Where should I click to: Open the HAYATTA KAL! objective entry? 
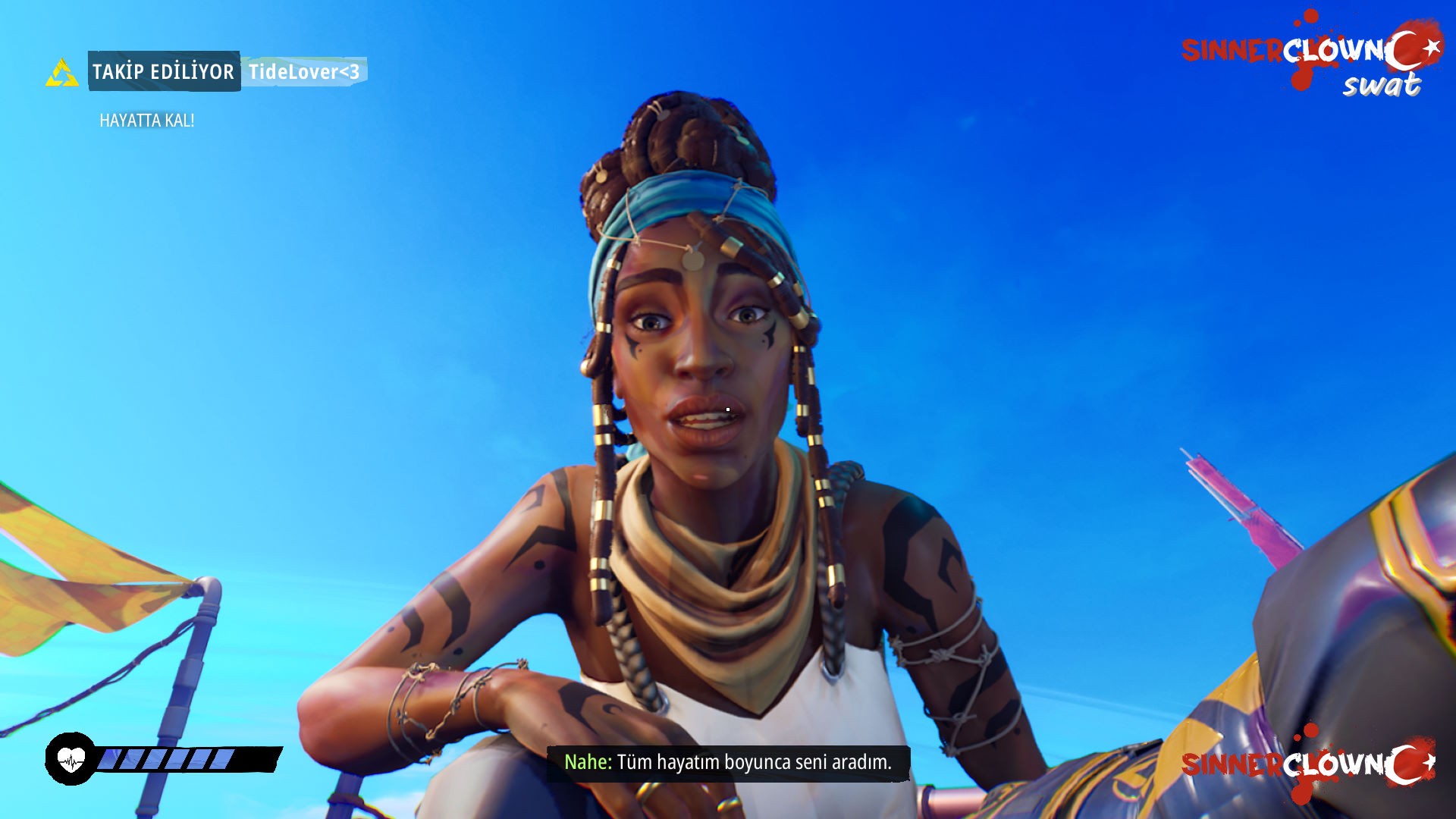[147, 121]
